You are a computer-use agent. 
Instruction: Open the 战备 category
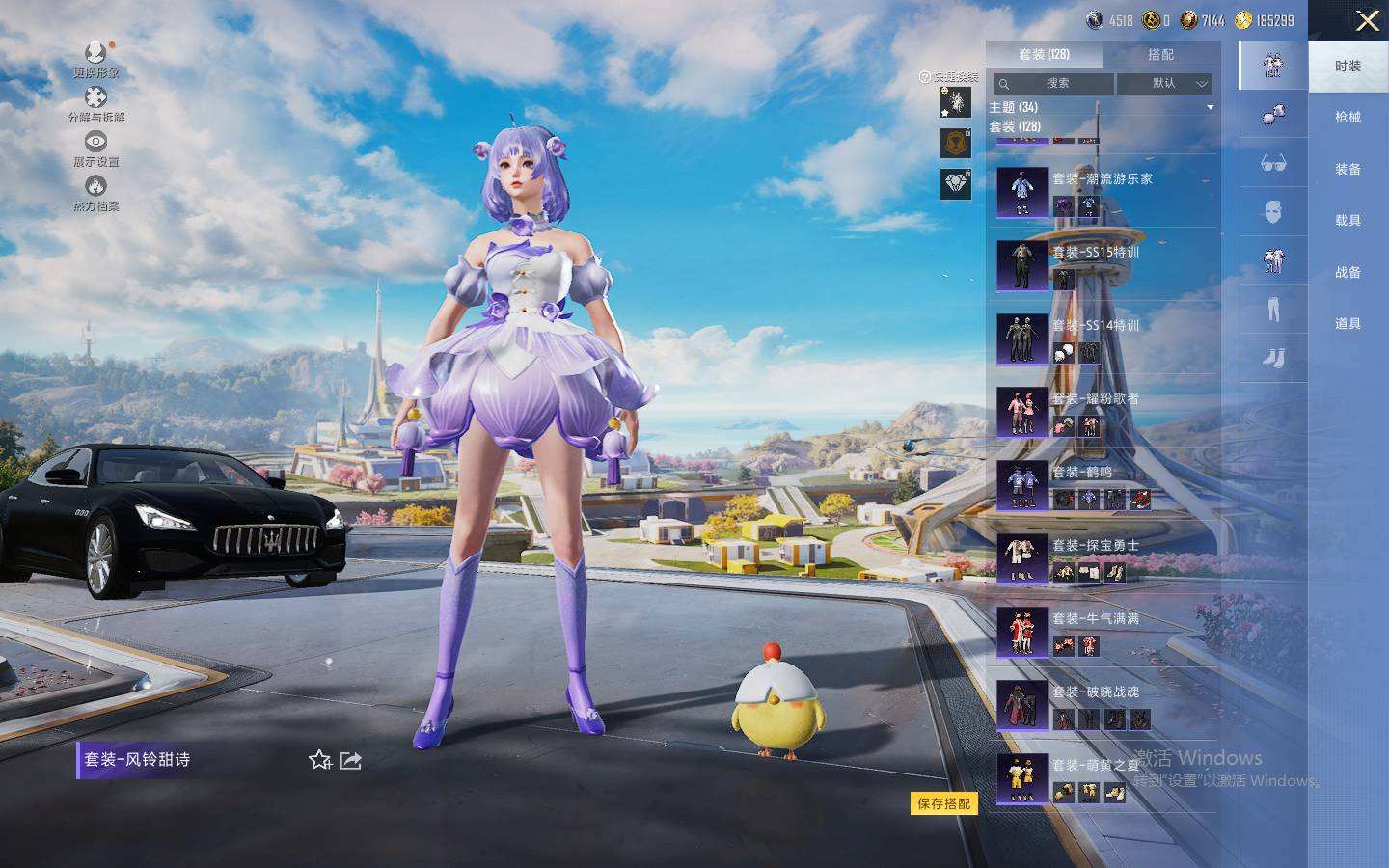click(1348, 273)
